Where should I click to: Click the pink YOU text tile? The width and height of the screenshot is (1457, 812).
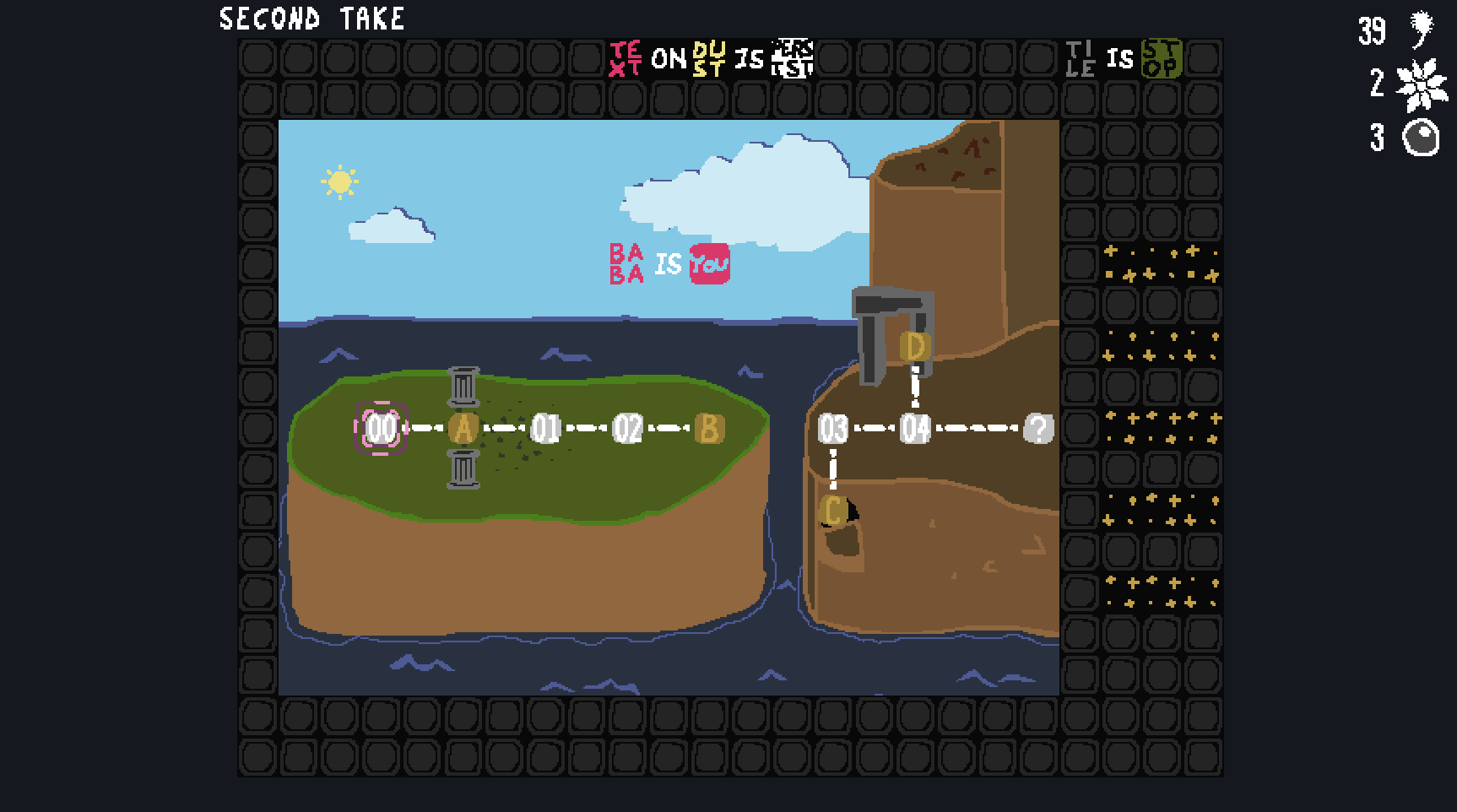[x=709, y=265]
